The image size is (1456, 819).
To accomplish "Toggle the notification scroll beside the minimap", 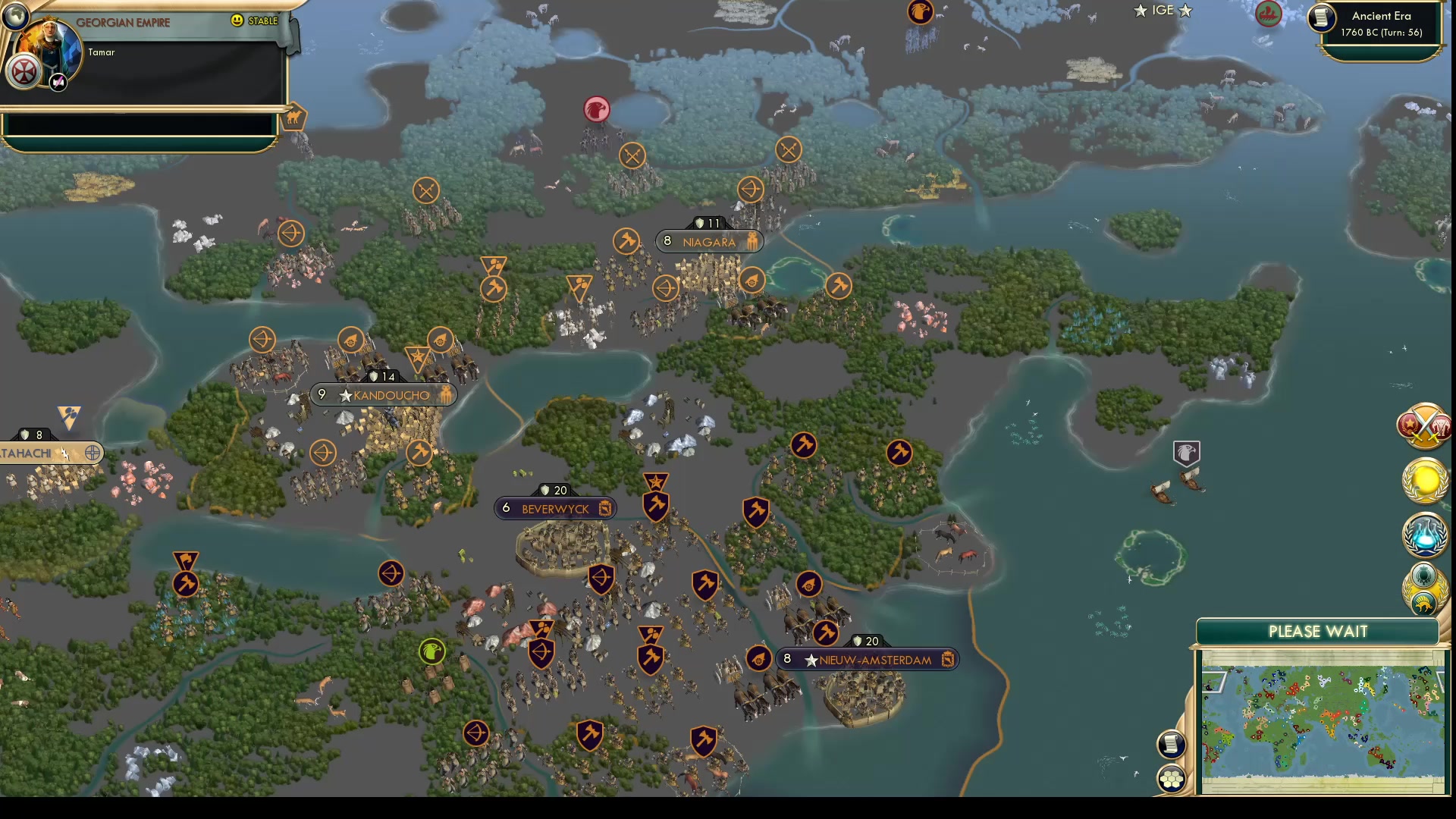I will [1170, 744].
